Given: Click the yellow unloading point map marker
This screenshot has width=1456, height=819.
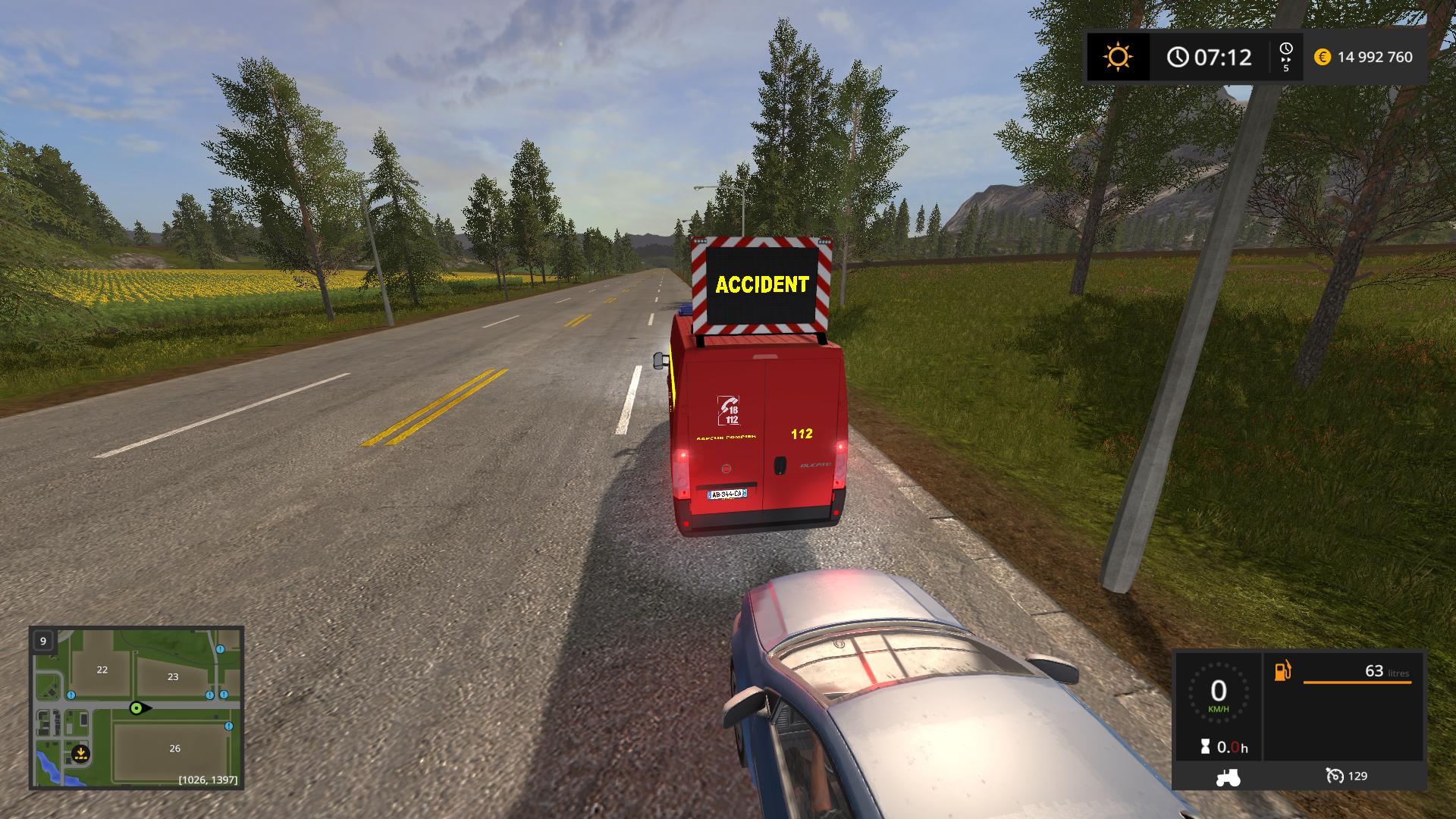Looking at the screenshot, I should click(80, 755).
